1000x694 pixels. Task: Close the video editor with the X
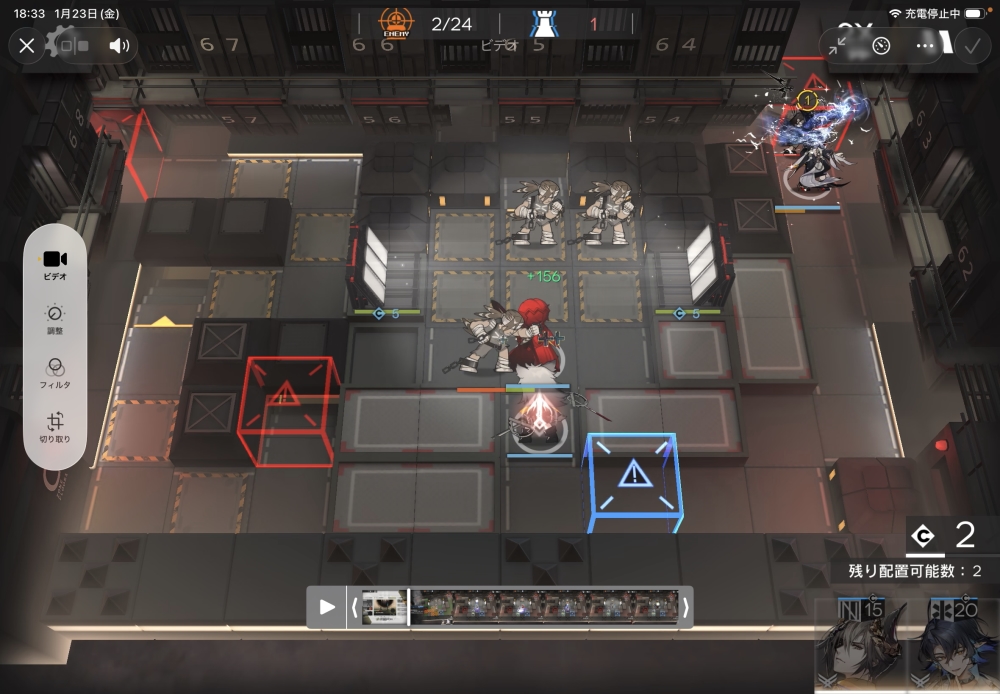point(27,45)
